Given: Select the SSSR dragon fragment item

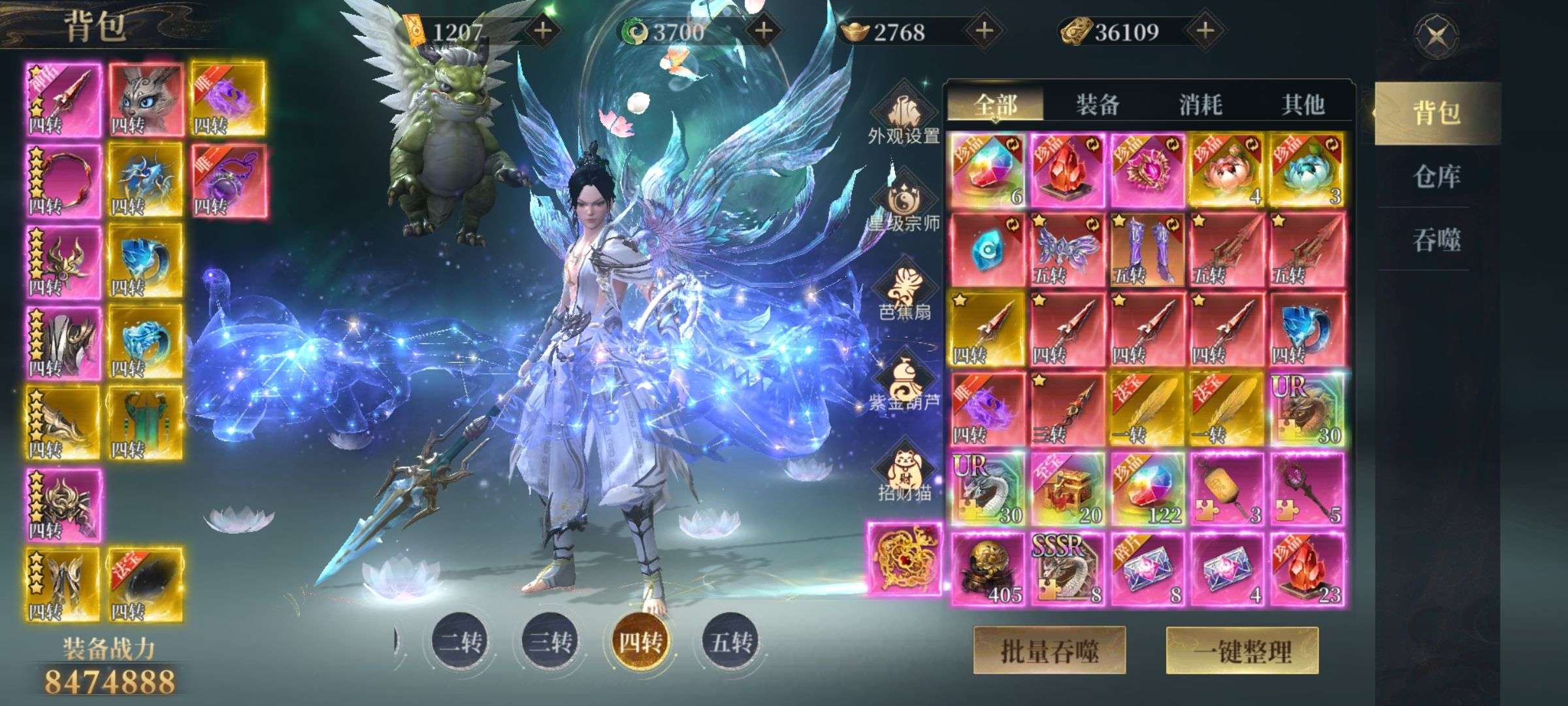Looking at the screenshot, I should 1067,570.
